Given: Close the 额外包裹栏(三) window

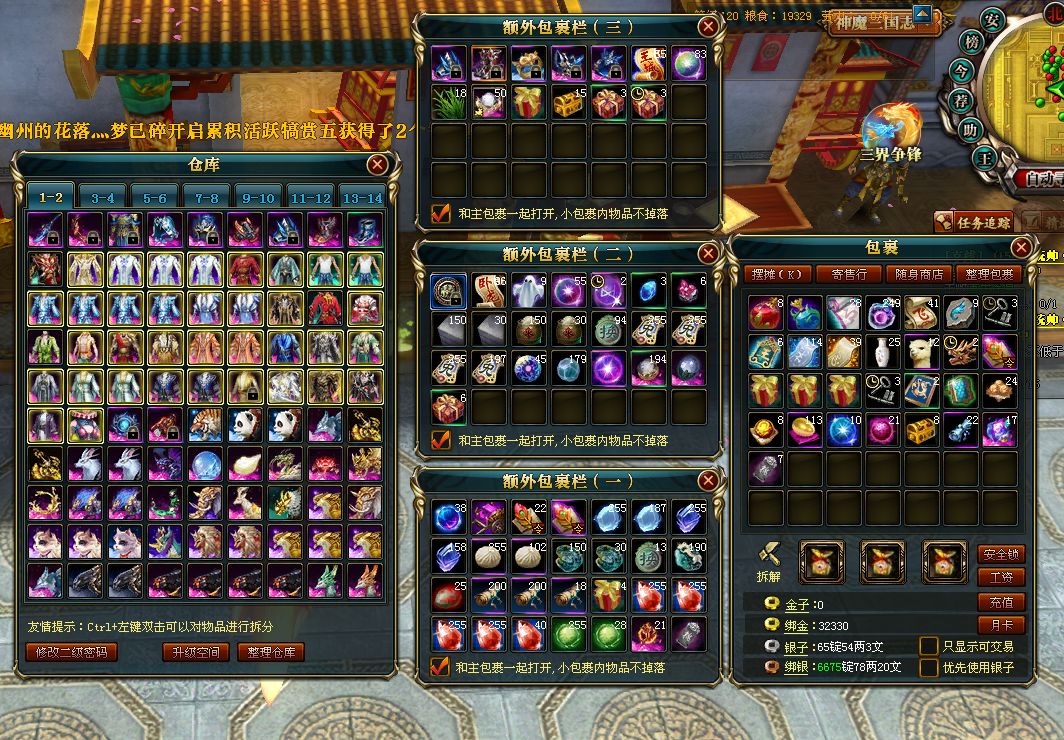Looking at the screenshot, I should [707, 27].
